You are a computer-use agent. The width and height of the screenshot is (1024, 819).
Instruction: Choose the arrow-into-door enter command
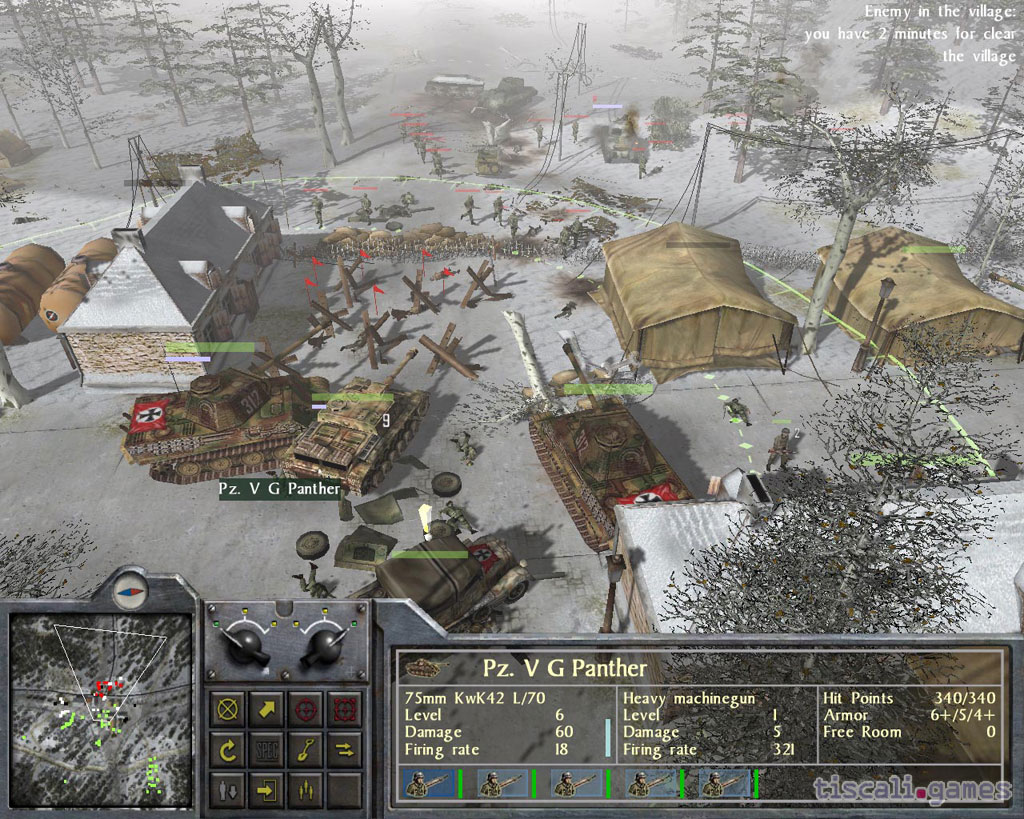click(267, 789)
